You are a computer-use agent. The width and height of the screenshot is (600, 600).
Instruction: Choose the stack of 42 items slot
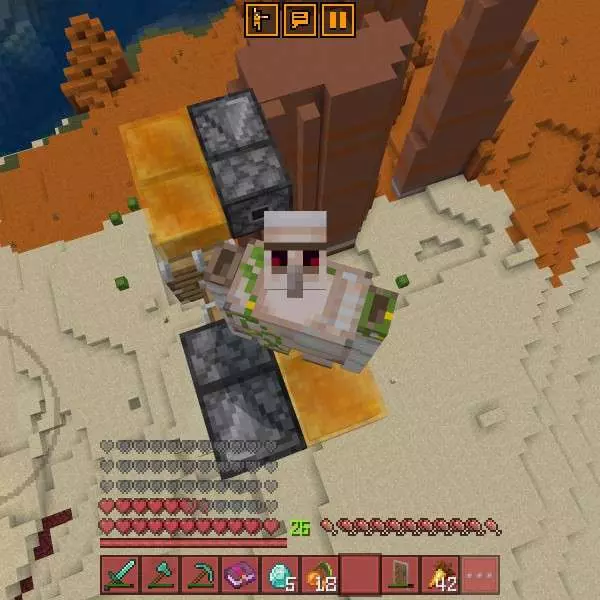tap(440, 575)
